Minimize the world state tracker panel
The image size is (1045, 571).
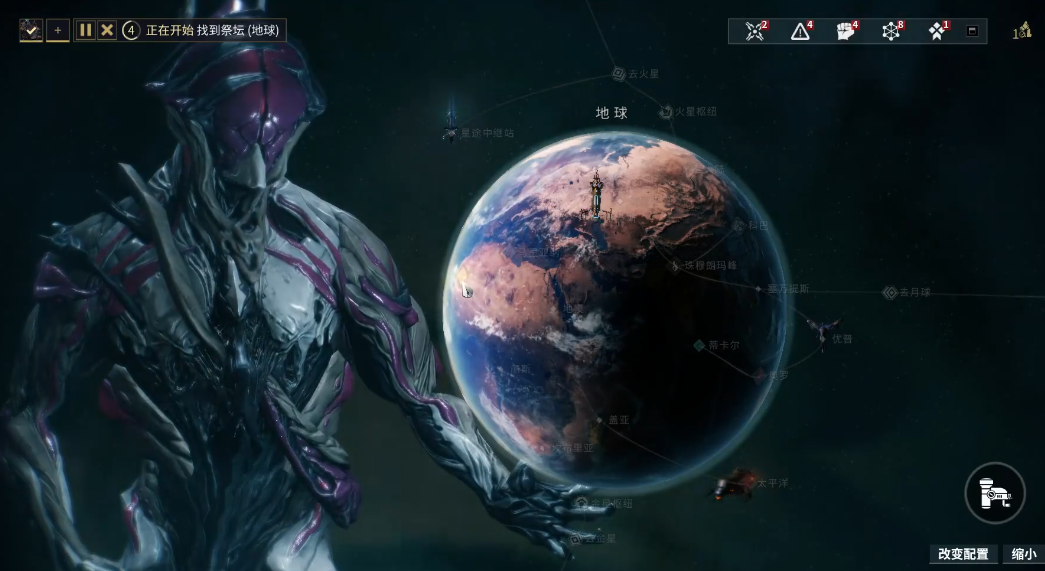point(971,31)
